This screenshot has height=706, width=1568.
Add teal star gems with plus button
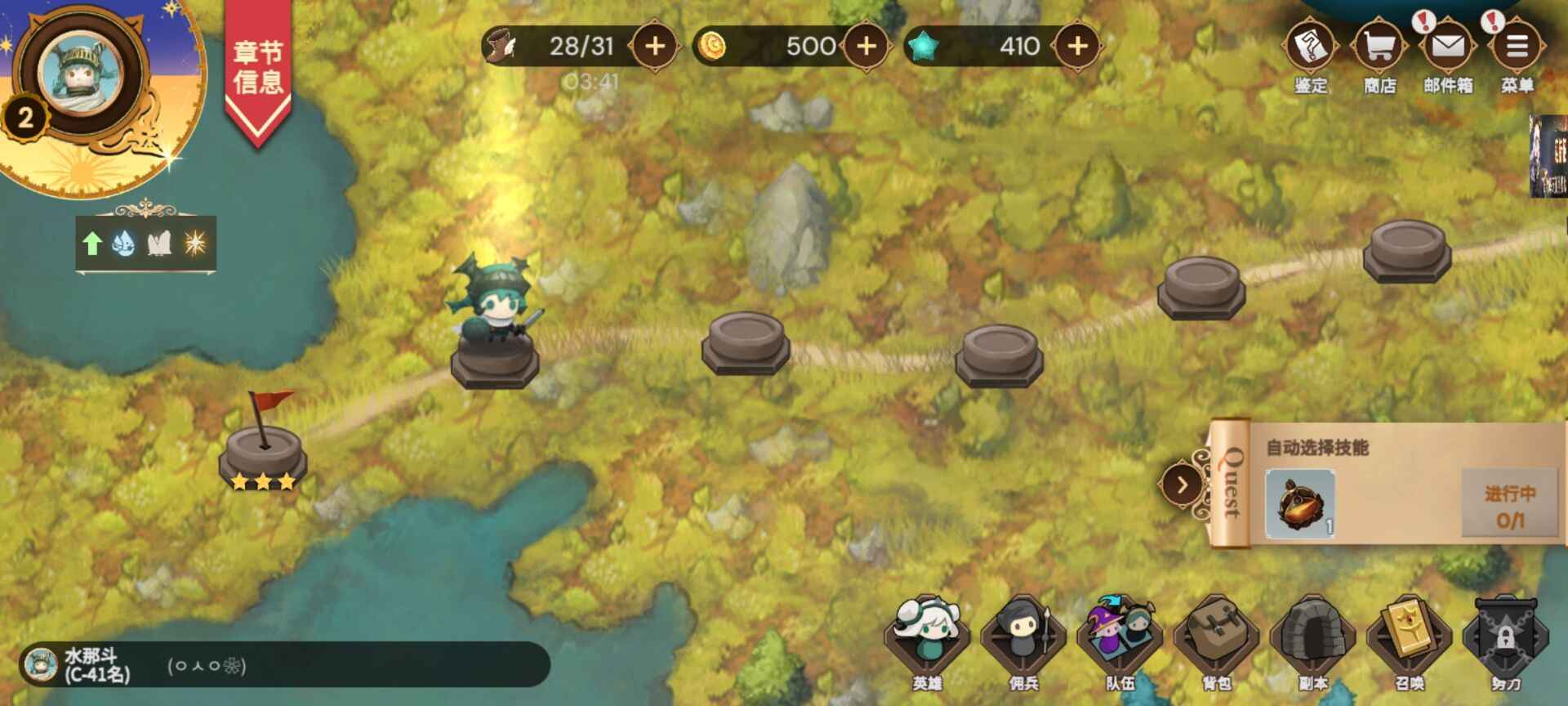coord(1078,47)
